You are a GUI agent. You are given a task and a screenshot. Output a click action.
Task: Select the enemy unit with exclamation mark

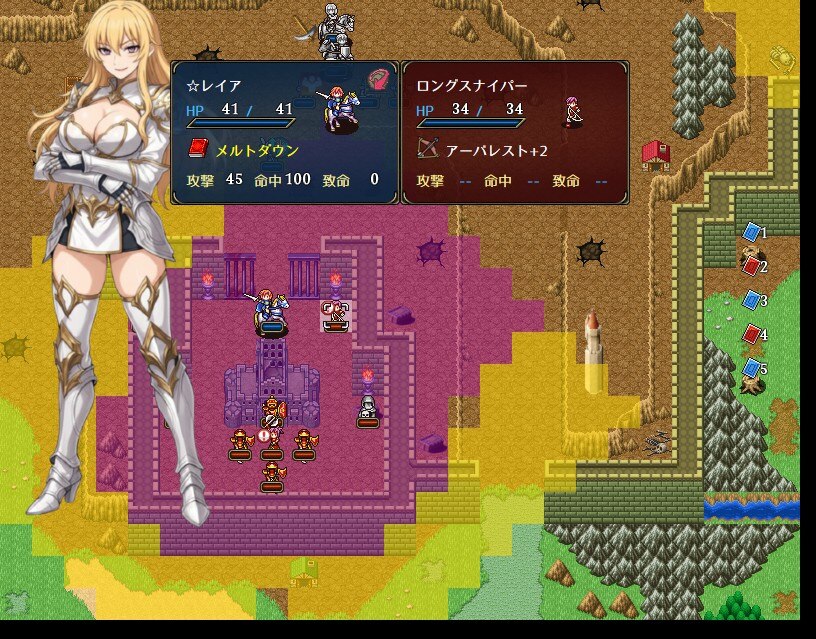click(270, 441)
